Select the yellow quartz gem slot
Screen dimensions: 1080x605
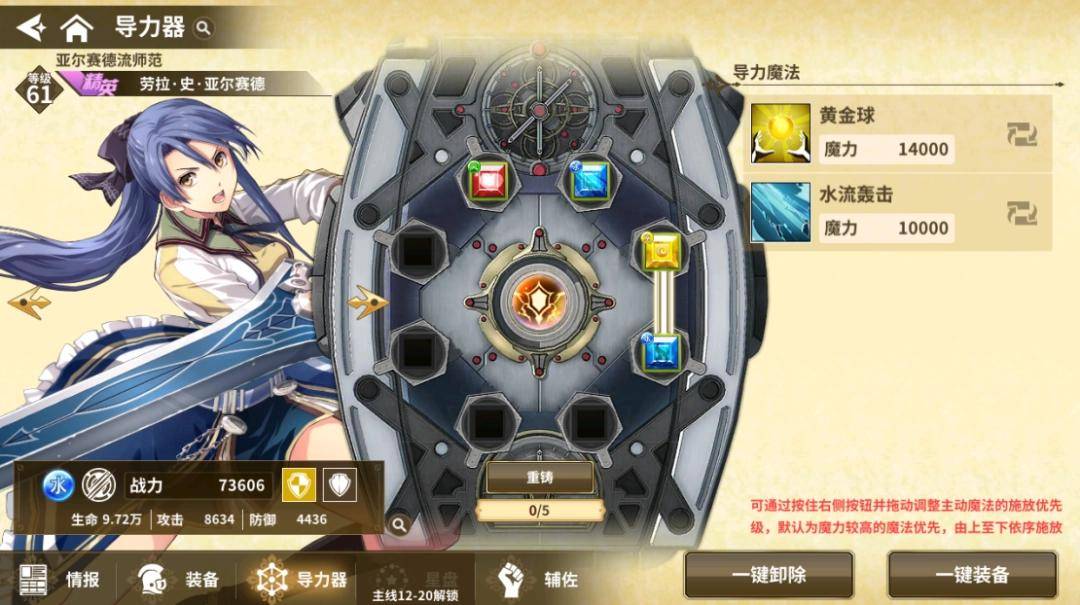663,251
